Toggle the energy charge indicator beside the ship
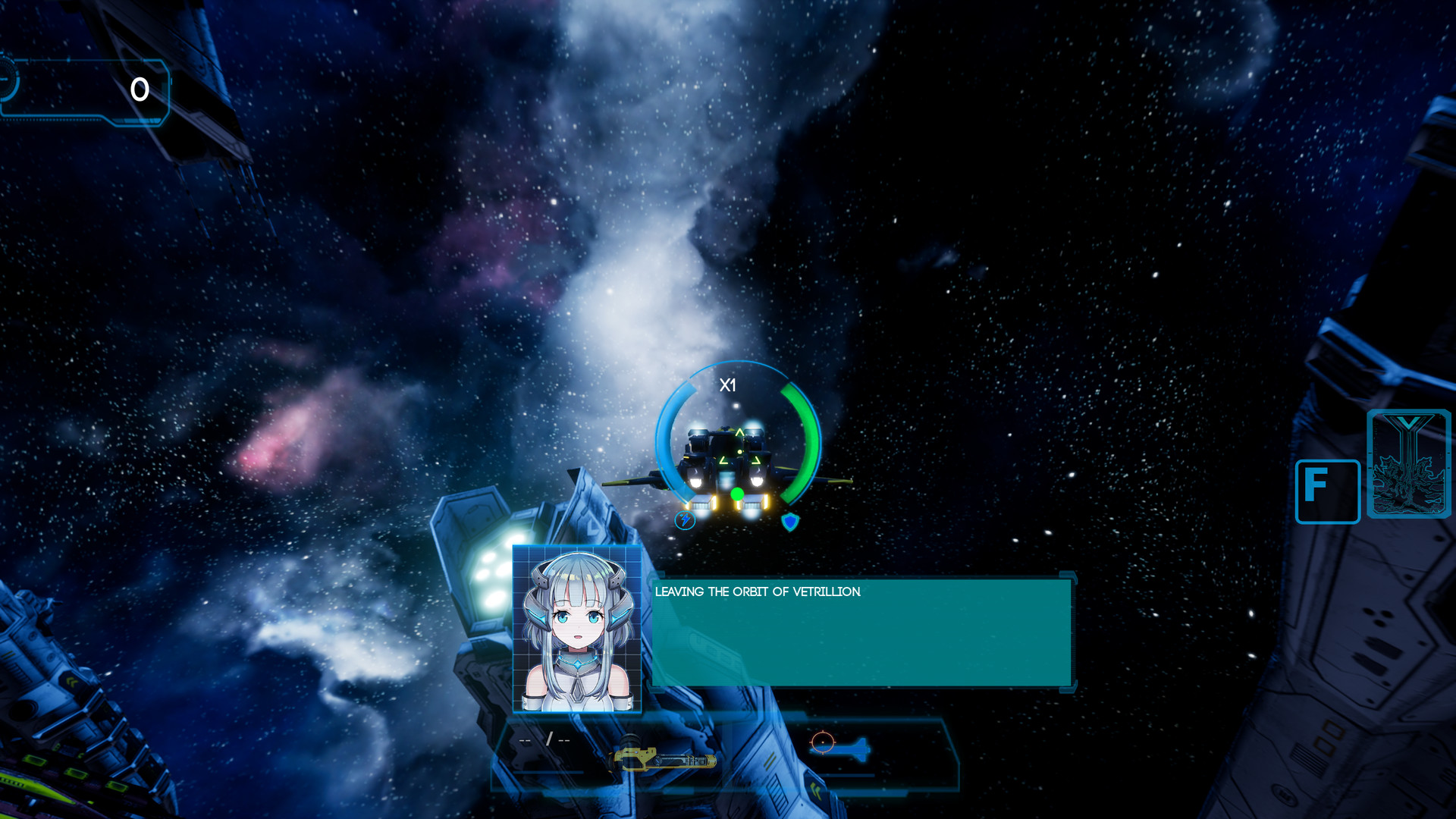Viewport: 1456px width, 819px height. pyautogui.click(x=685, y=520)
